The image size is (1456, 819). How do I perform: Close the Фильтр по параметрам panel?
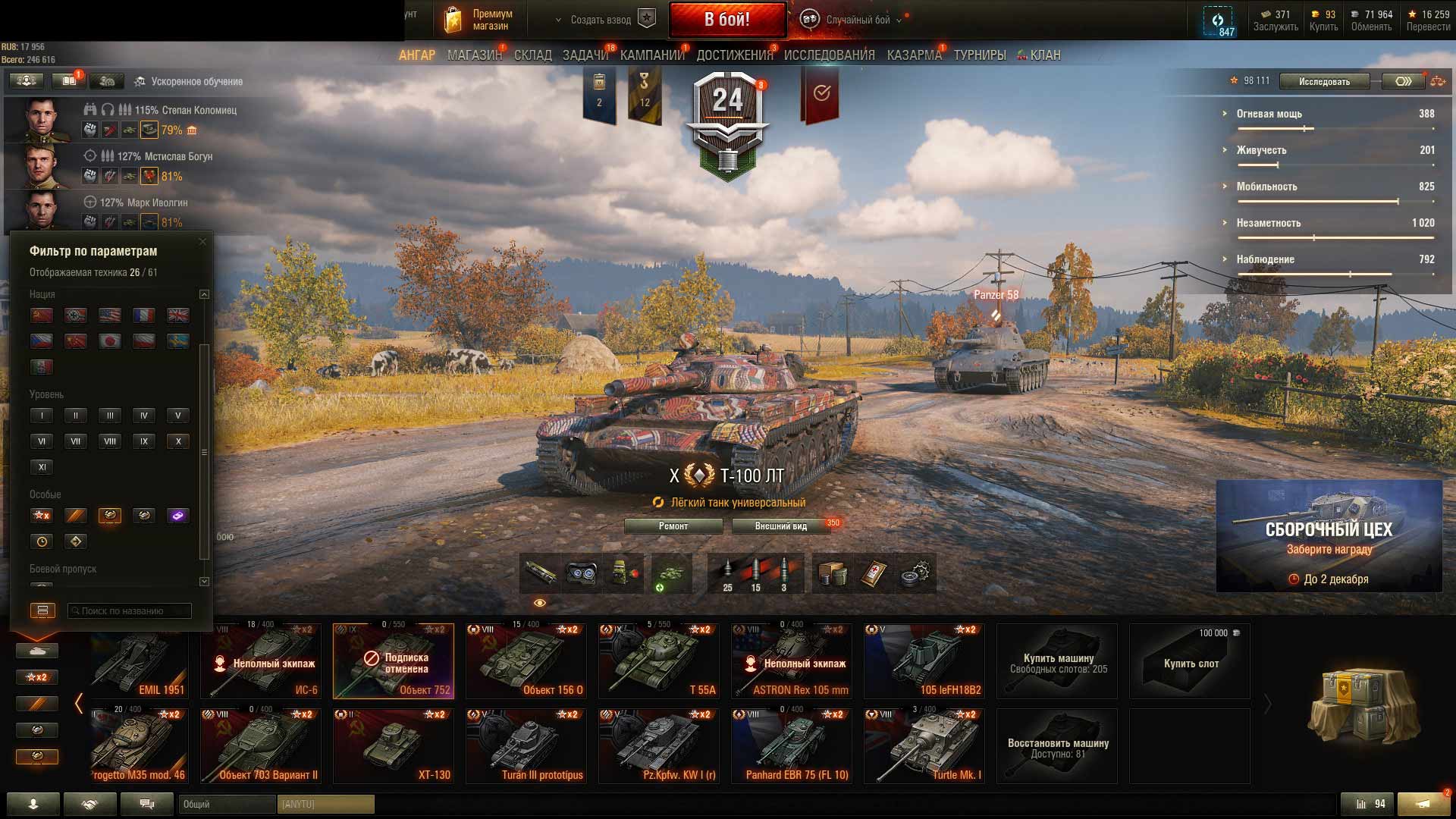(202, 242)
